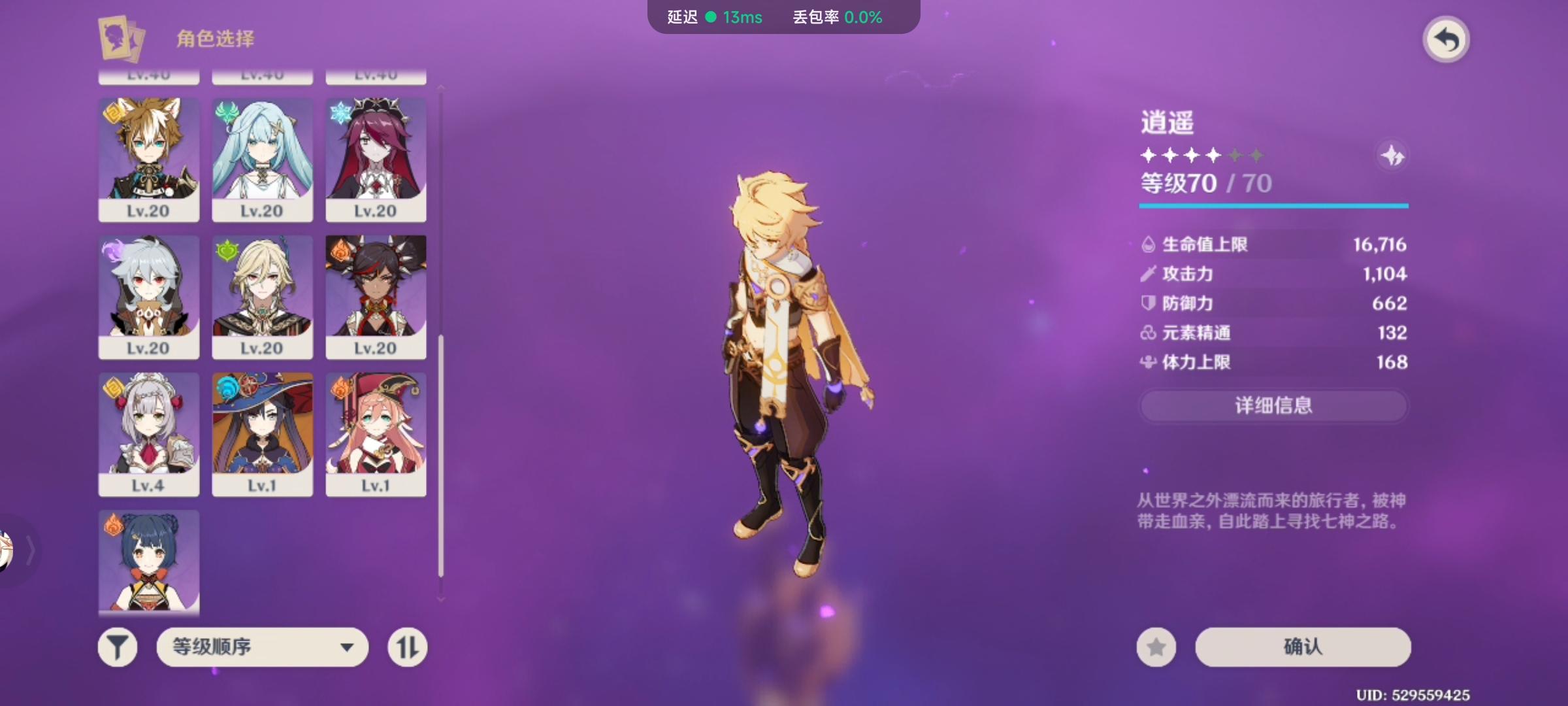
Task: Open the 等级顺序 sort dropdown
Action: pyautogui.click(x=261, y=647)
